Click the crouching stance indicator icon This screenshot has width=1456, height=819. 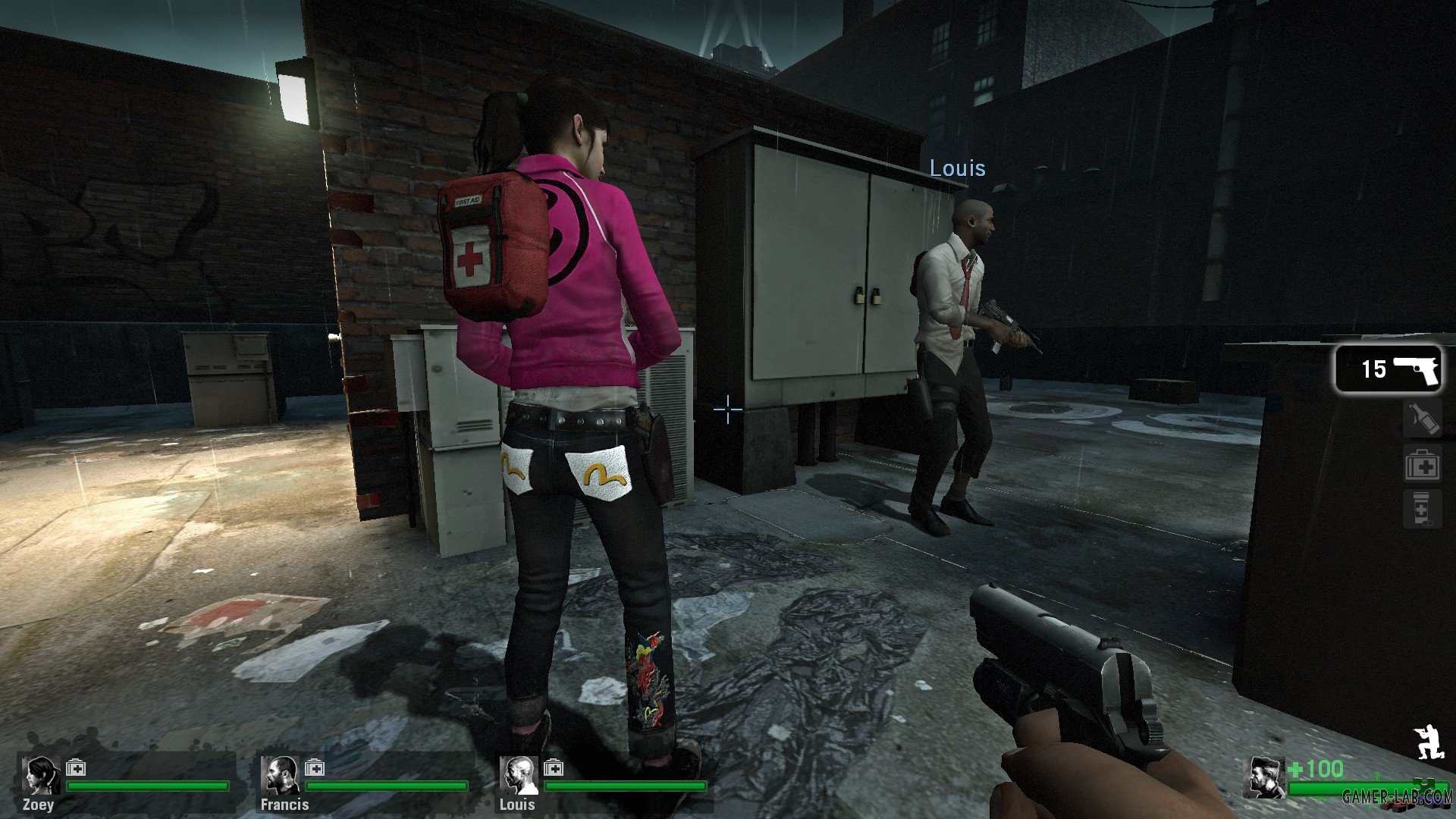click(1427, 742)
